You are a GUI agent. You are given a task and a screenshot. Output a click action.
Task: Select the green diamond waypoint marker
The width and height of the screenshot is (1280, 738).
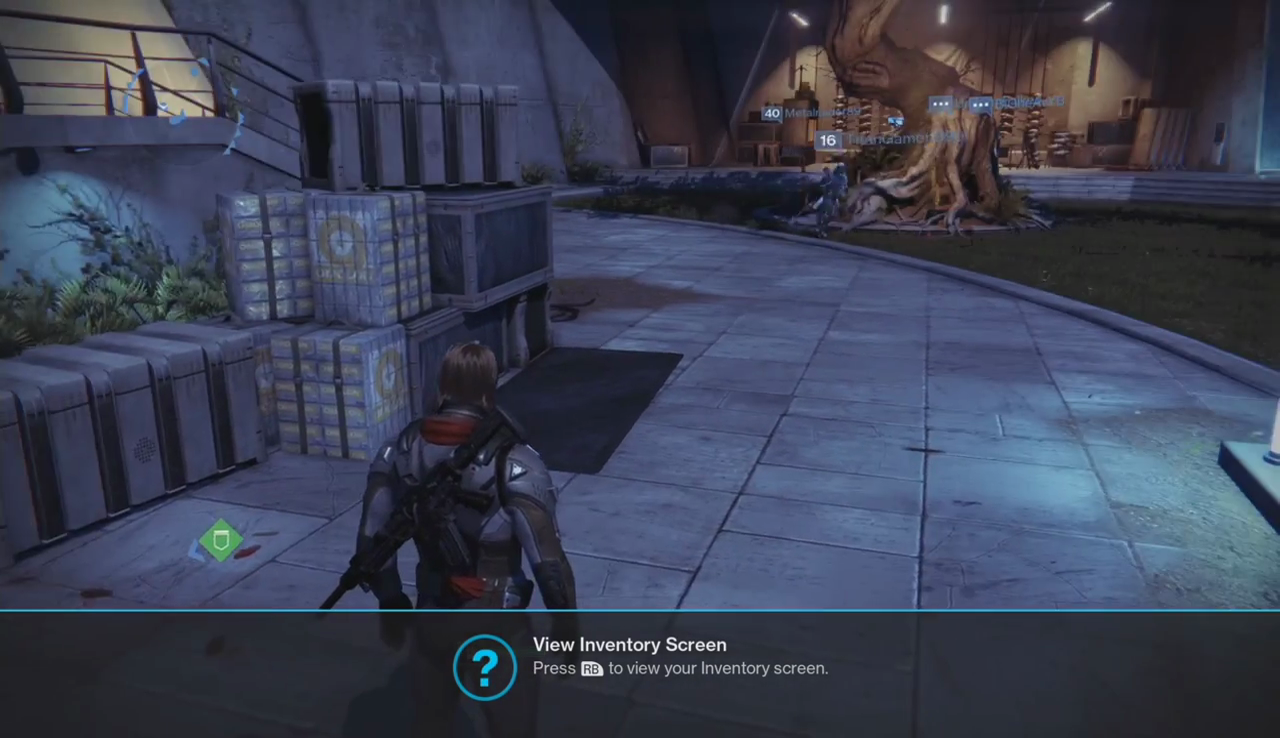pos(221,540)
